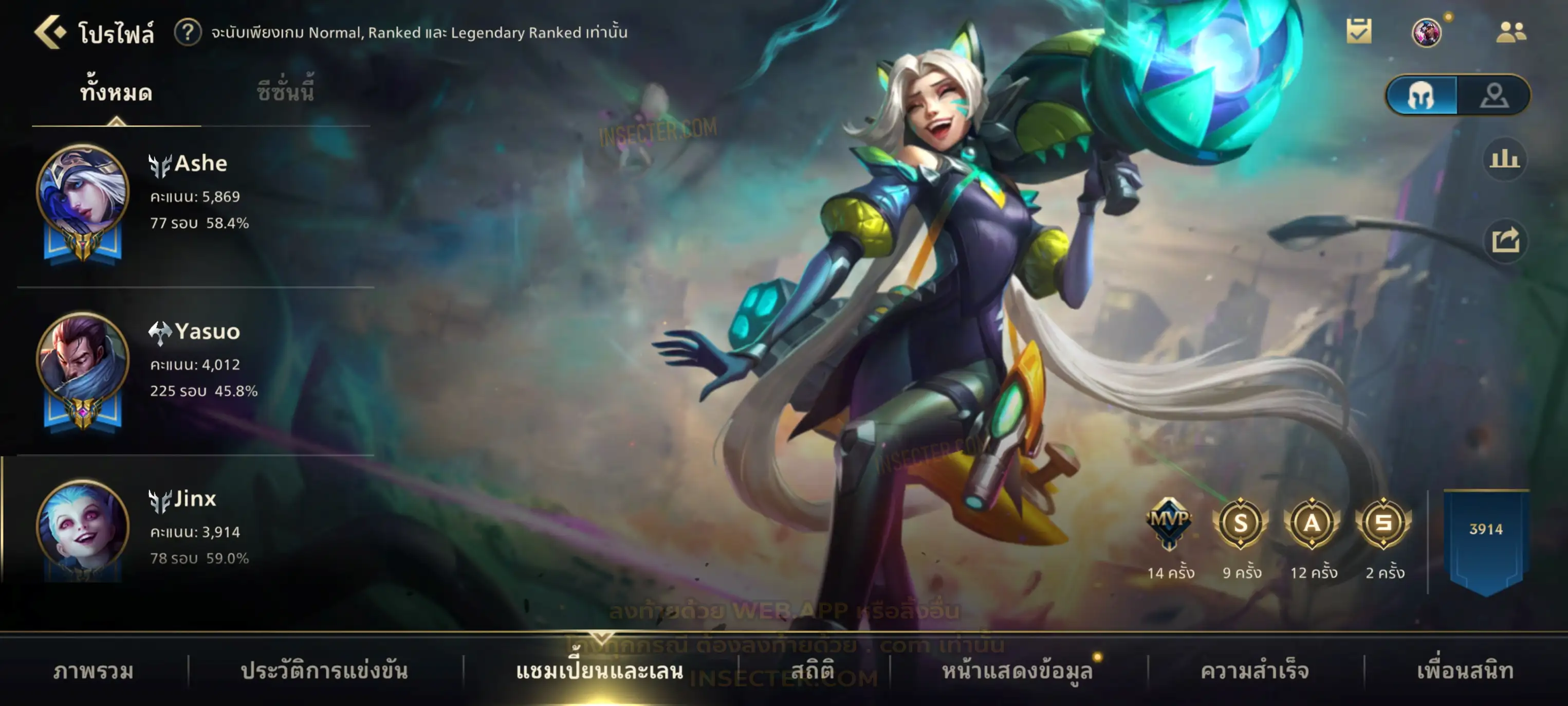Switch to the ซีซั่นนี้ tab
The width and height of the screenshot is (1568, 706).
[x=285, y=93]
